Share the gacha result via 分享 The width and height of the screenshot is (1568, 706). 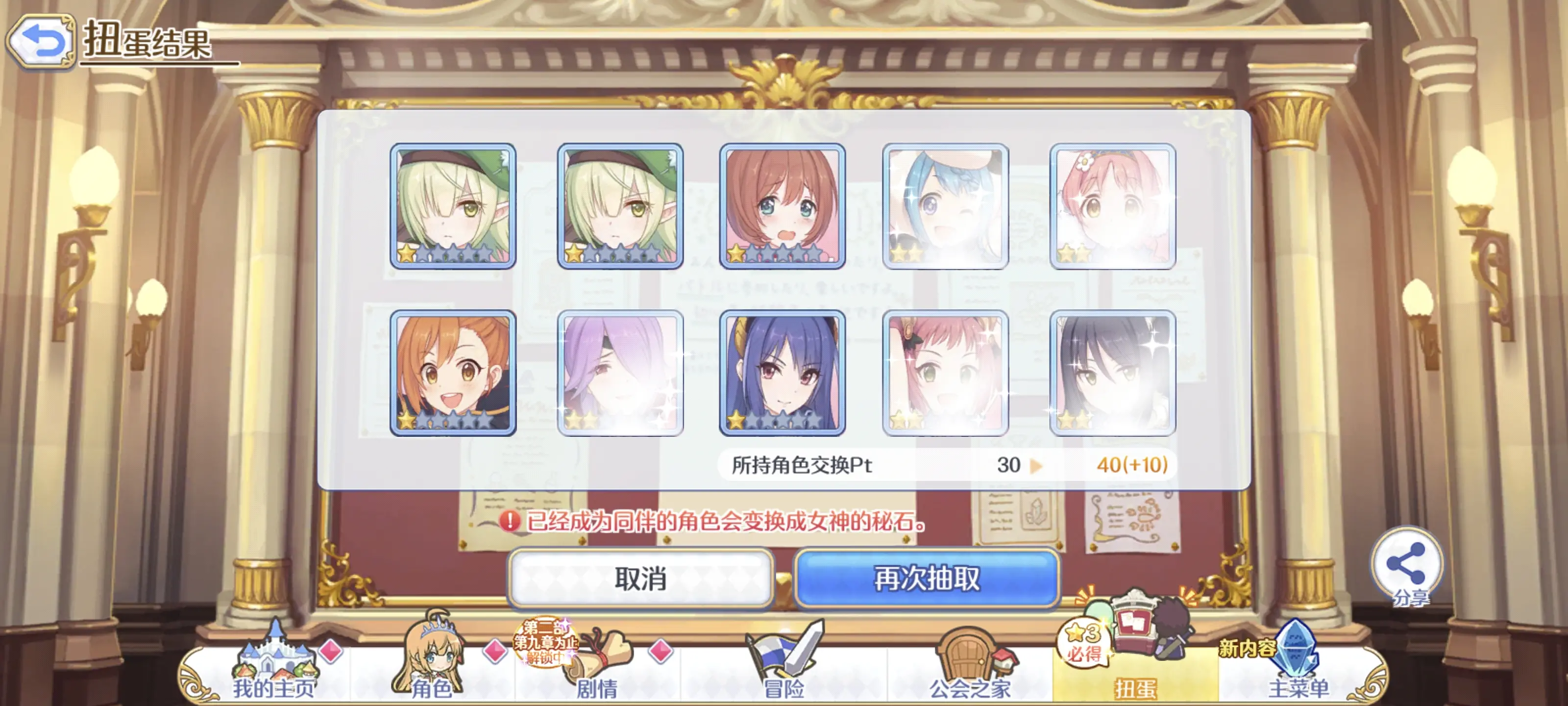[x=1406, y=567]
